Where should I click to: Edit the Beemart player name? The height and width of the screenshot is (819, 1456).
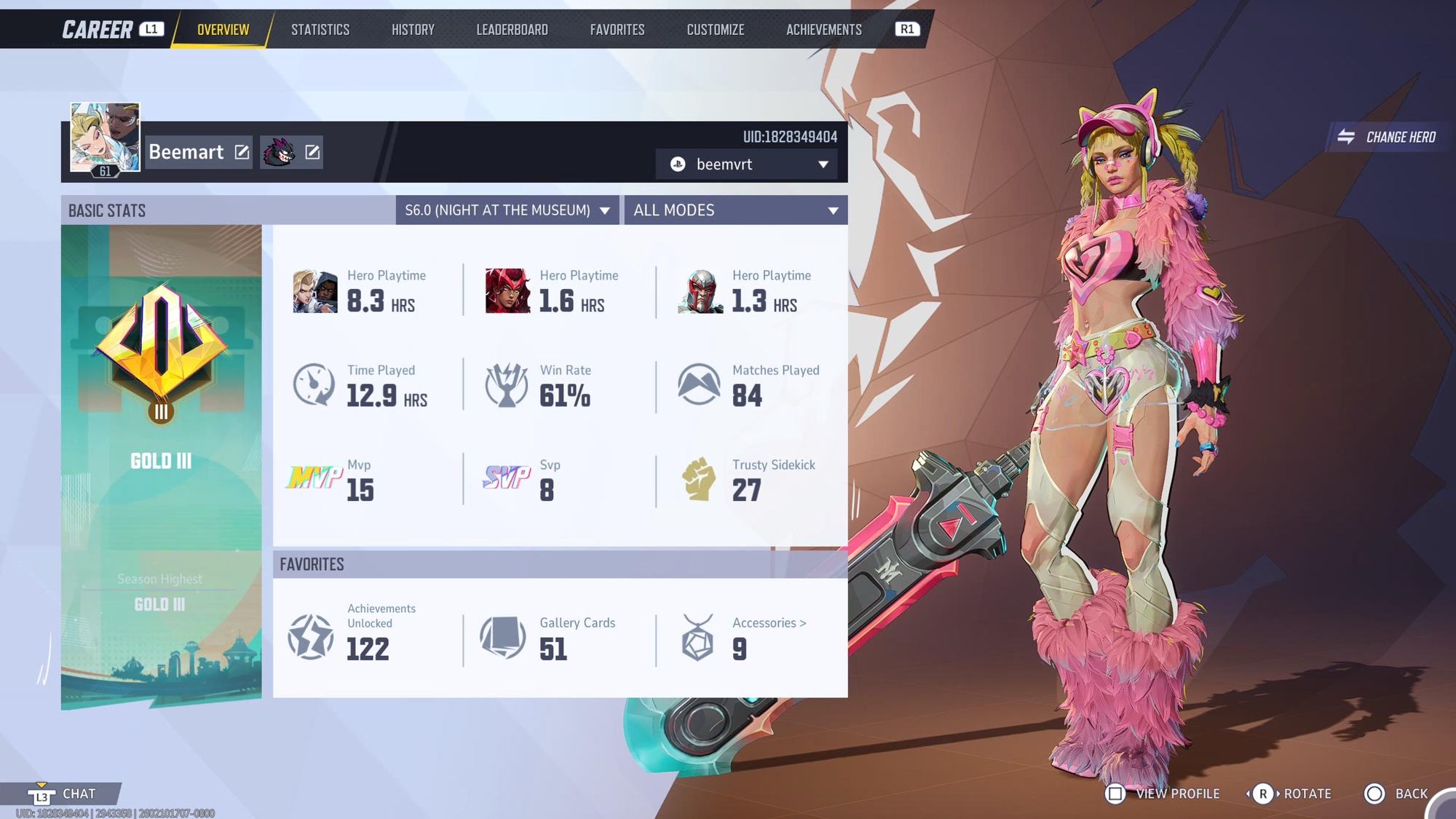click(242, 152)
